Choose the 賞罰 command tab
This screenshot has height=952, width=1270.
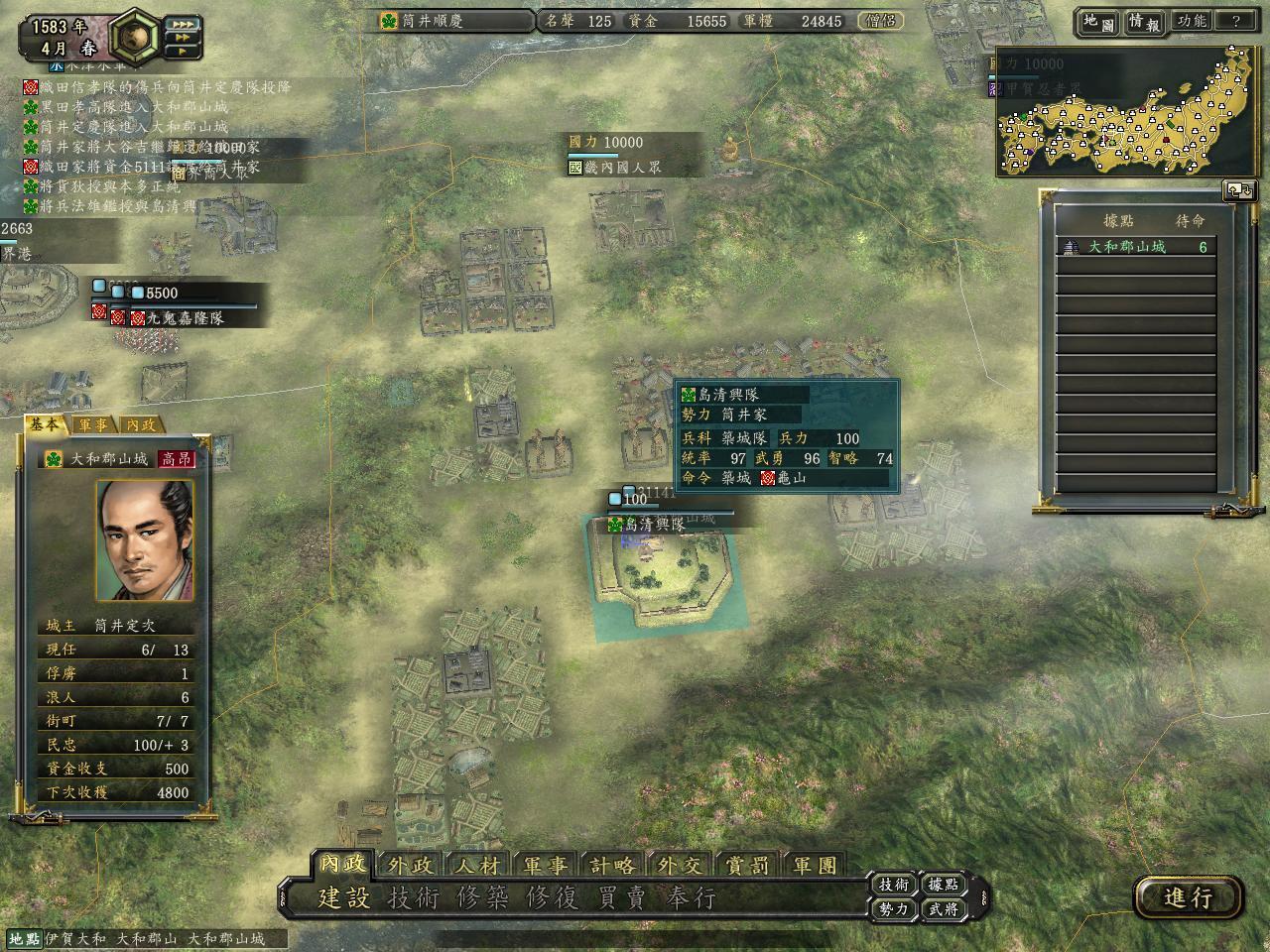click(747, 866)
